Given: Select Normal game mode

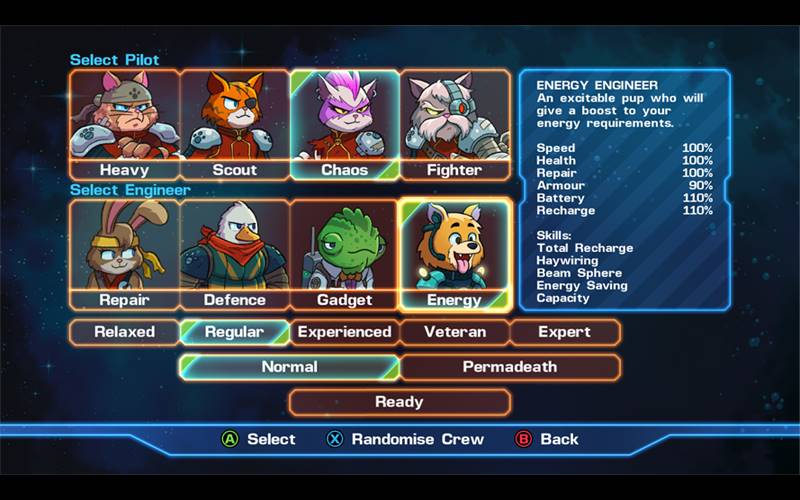Looking at the screenshot, I should point(290,367).
